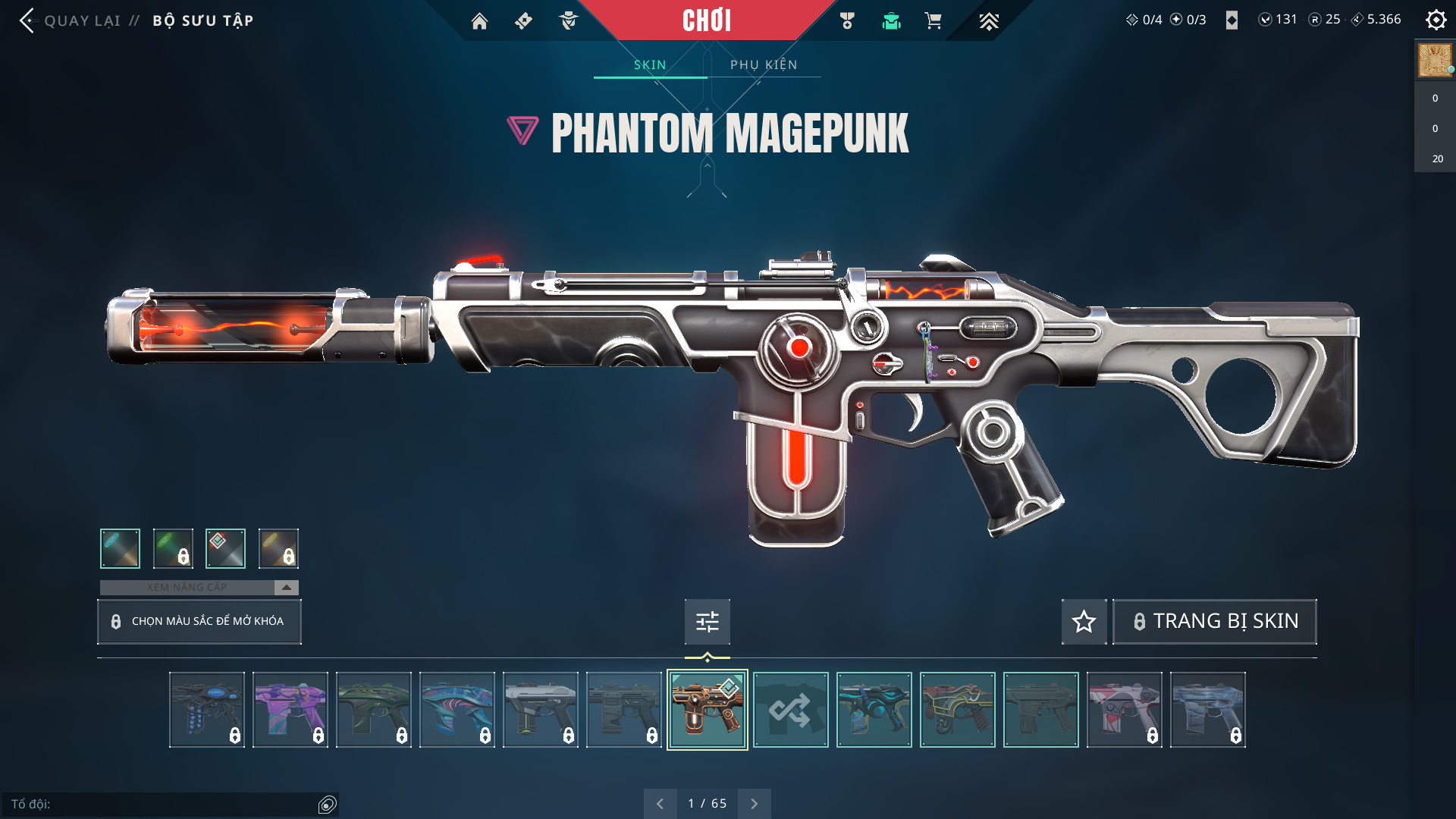Go back with QUAY LẠI arrow
Viewport: 1456px width, 819px height.
tap(28, 20)
